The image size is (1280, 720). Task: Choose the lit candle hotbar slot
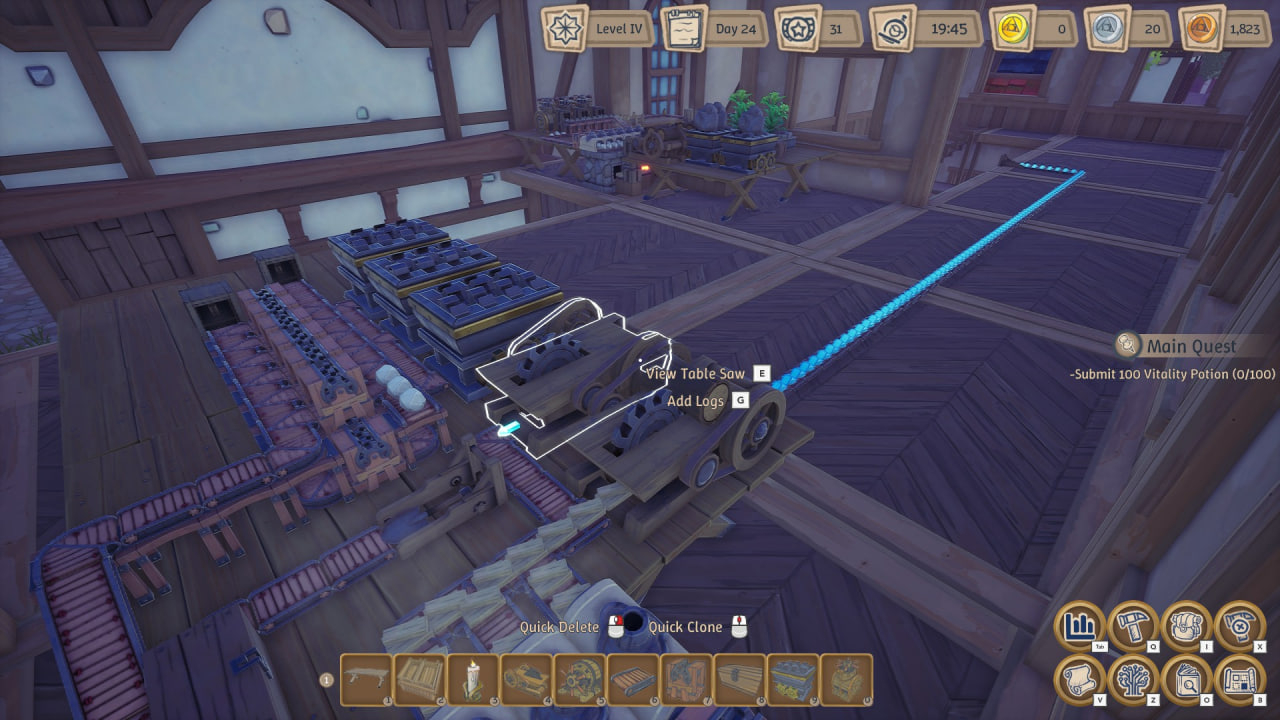click(472, 680)
